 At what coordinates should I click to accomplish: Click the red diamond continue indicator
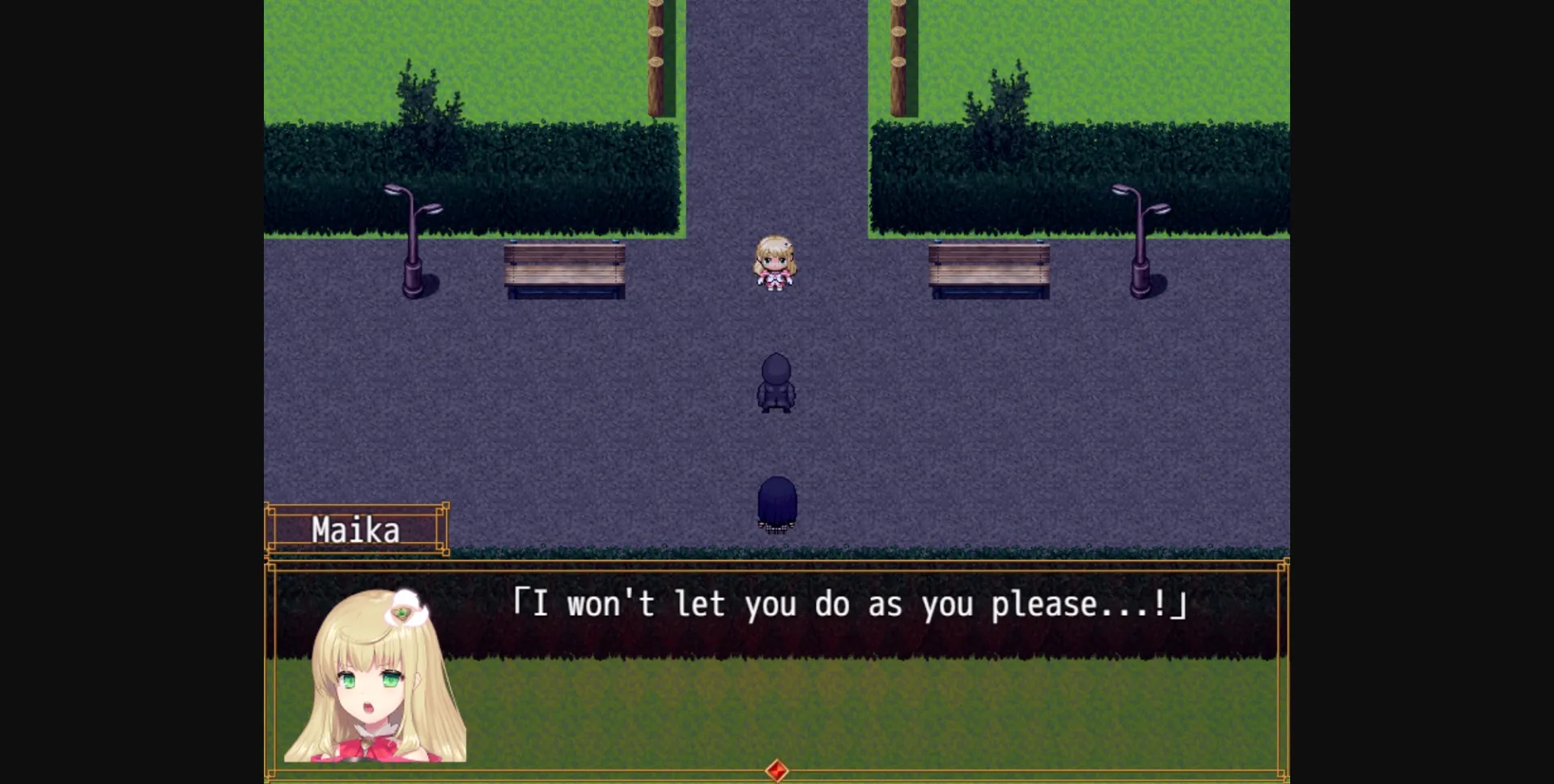pyautogui.click(x=776, y=771)
